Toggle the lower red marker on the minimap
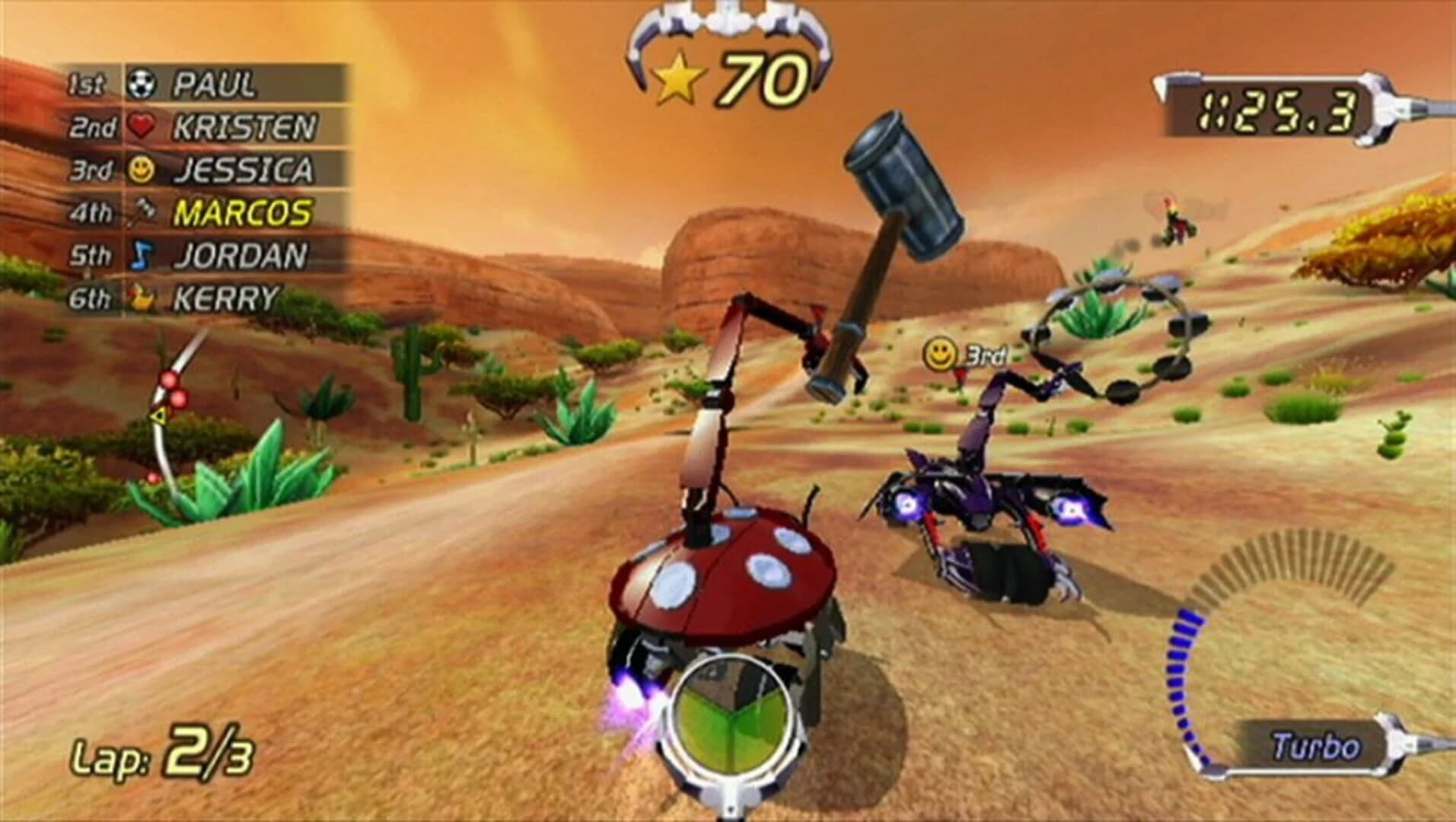1456x822 pixels. coord(151,478)
